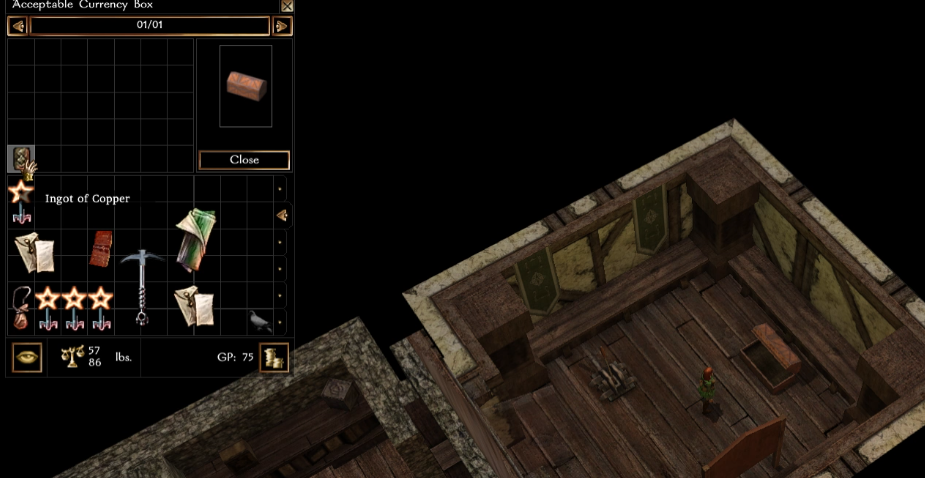Image resolution: width=925 pixels, height=478 pixels.
Task: Select the green cloth bundle item
Action: [194, 239]
